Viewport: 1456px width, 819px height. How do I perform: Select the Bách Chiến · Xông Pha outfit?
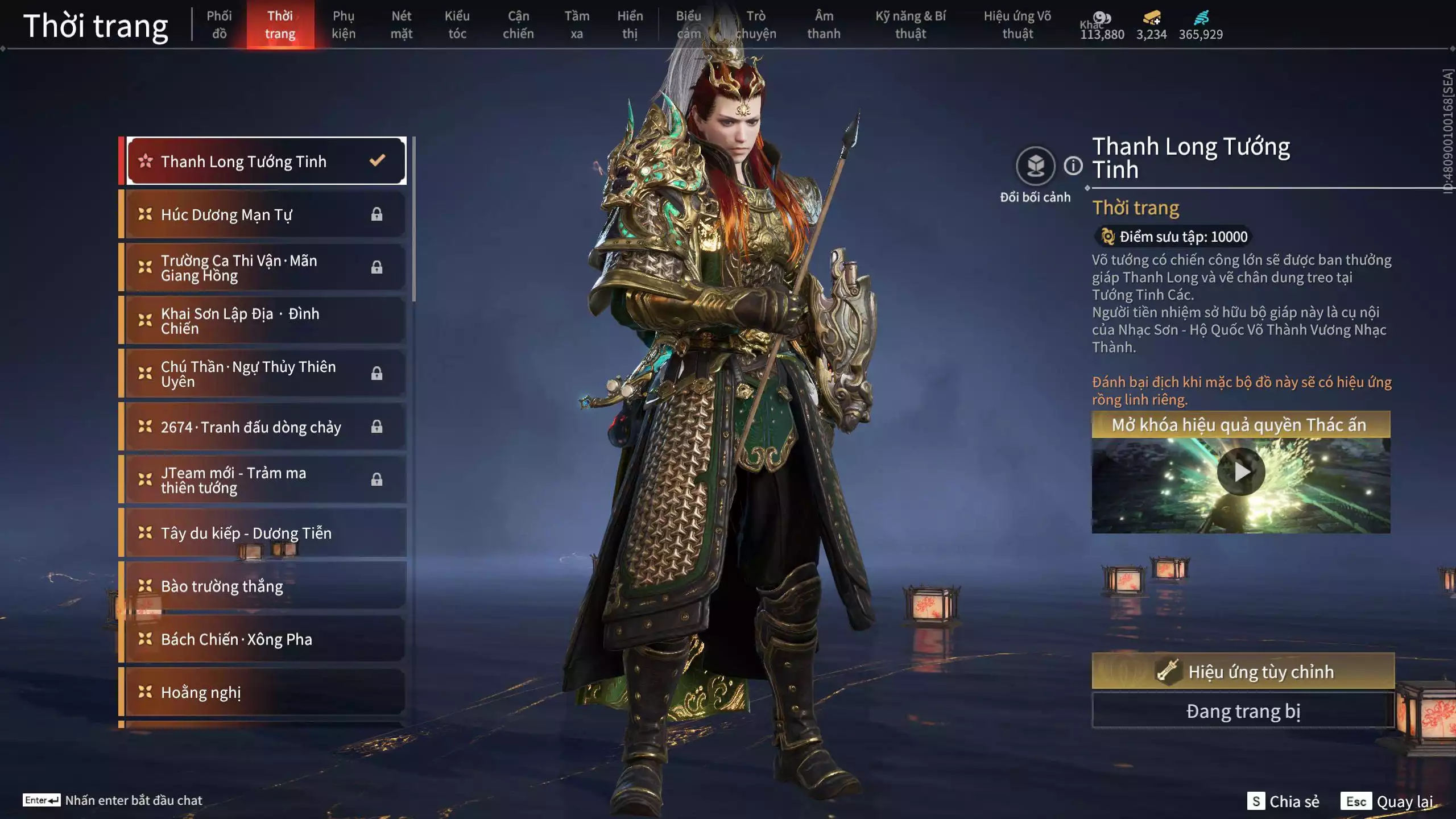[265, 639]
